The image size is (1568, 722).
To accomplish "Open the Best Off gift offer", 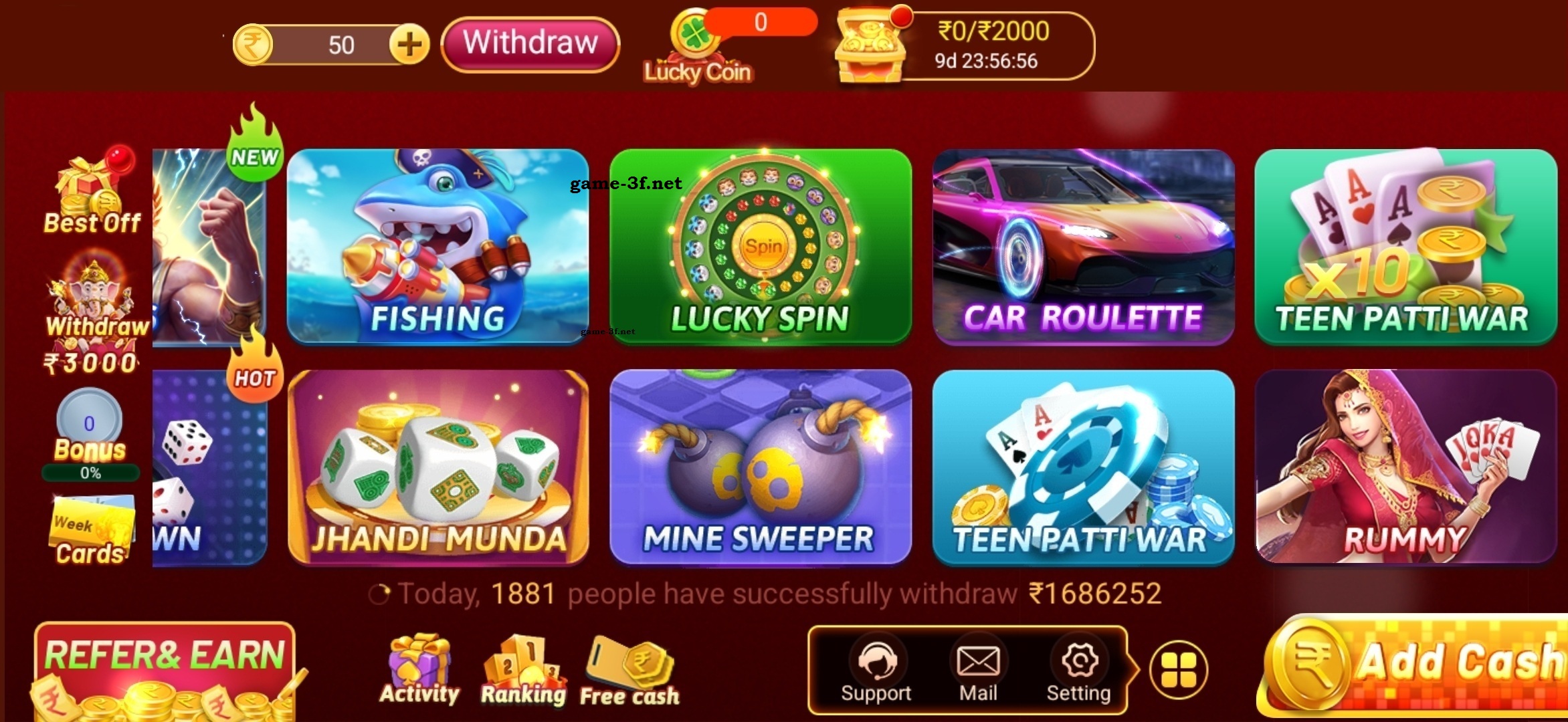I will pyautogui.click(x=92, y=194).
